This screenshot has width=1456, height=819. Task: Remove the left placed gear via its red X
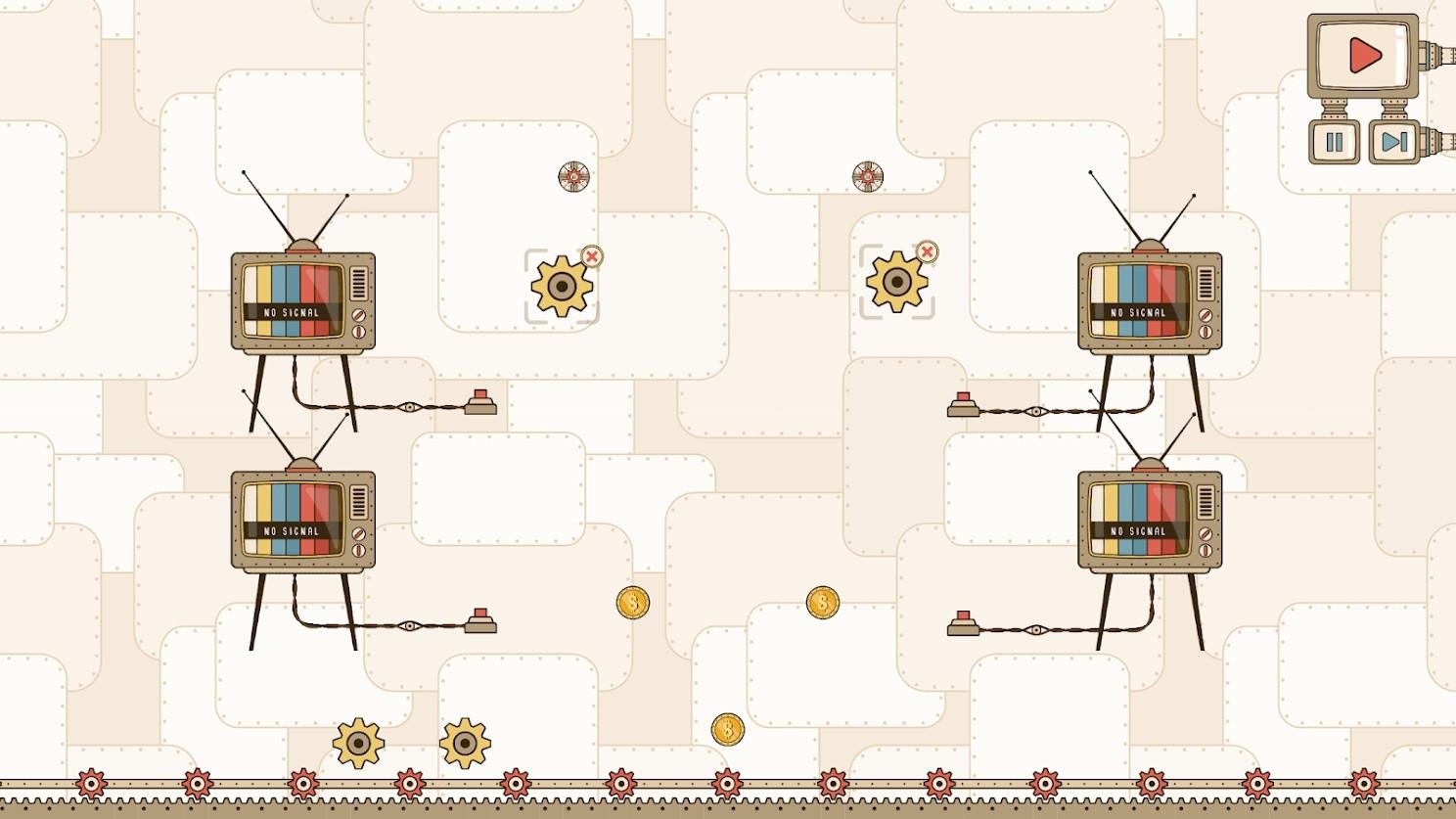coord(591,256)
